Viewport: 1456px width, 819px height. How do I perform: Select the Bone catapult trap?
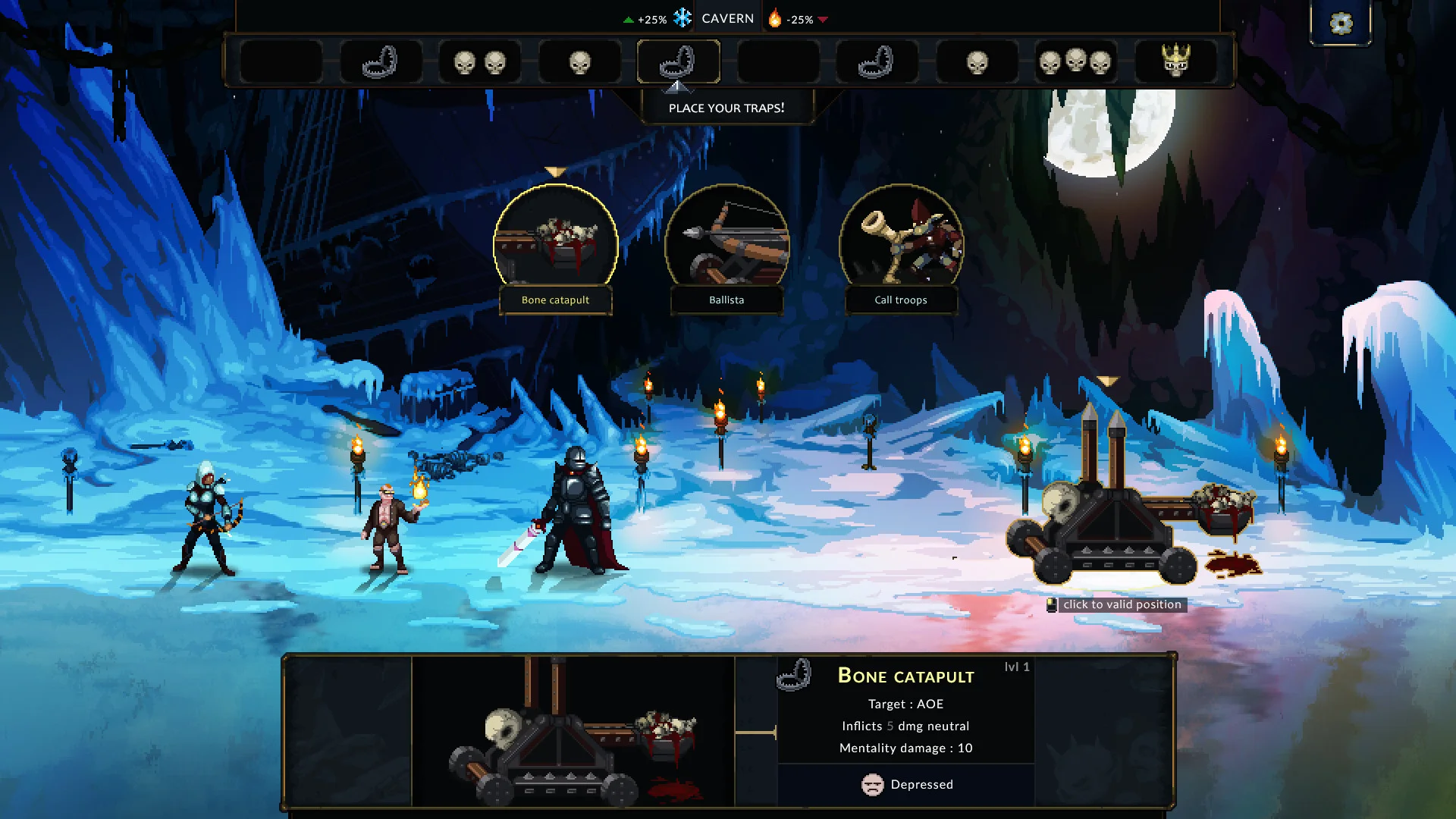(556, 243)
